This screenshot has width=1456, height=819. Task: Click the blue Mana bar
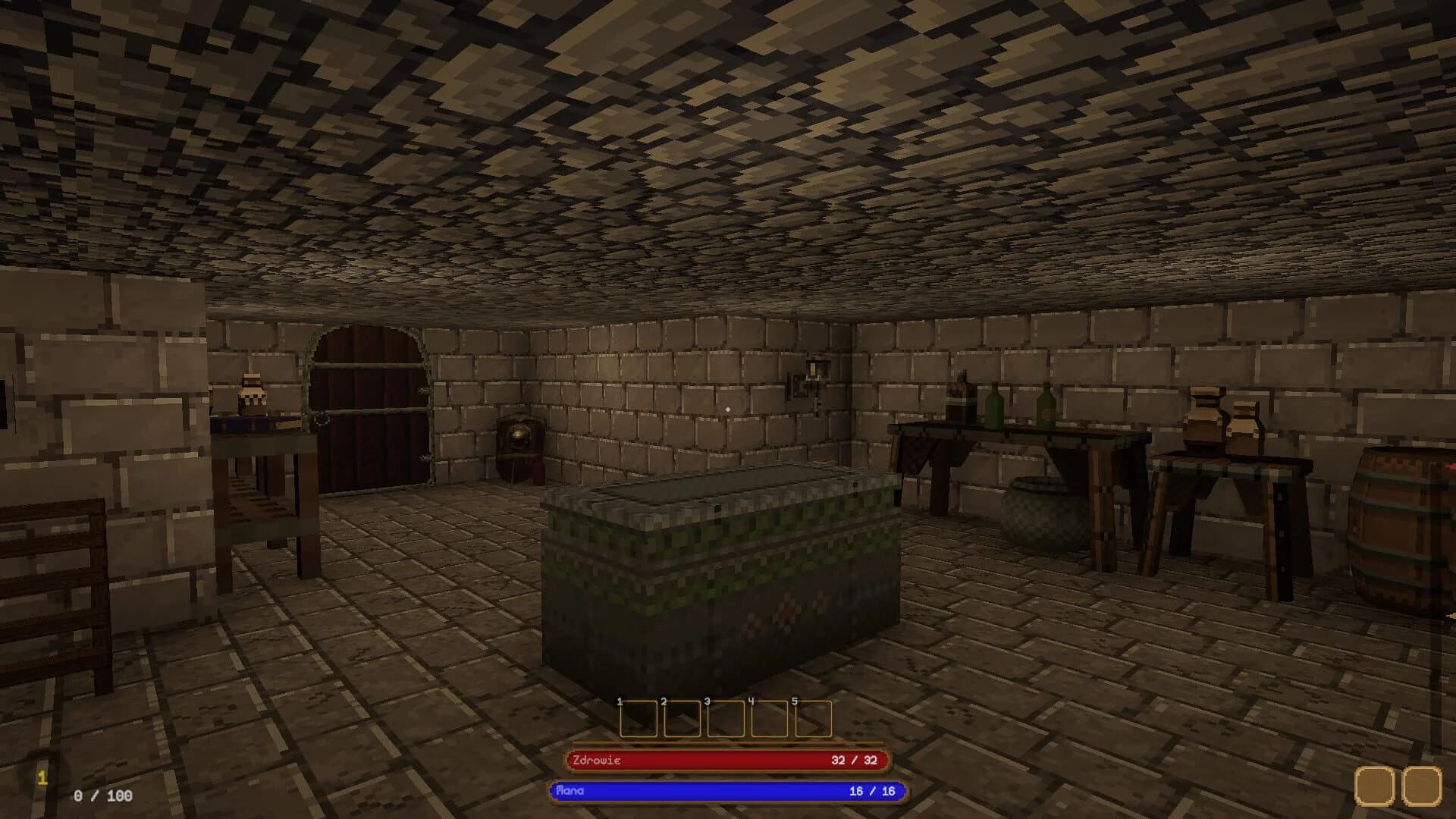click(728, 789)
